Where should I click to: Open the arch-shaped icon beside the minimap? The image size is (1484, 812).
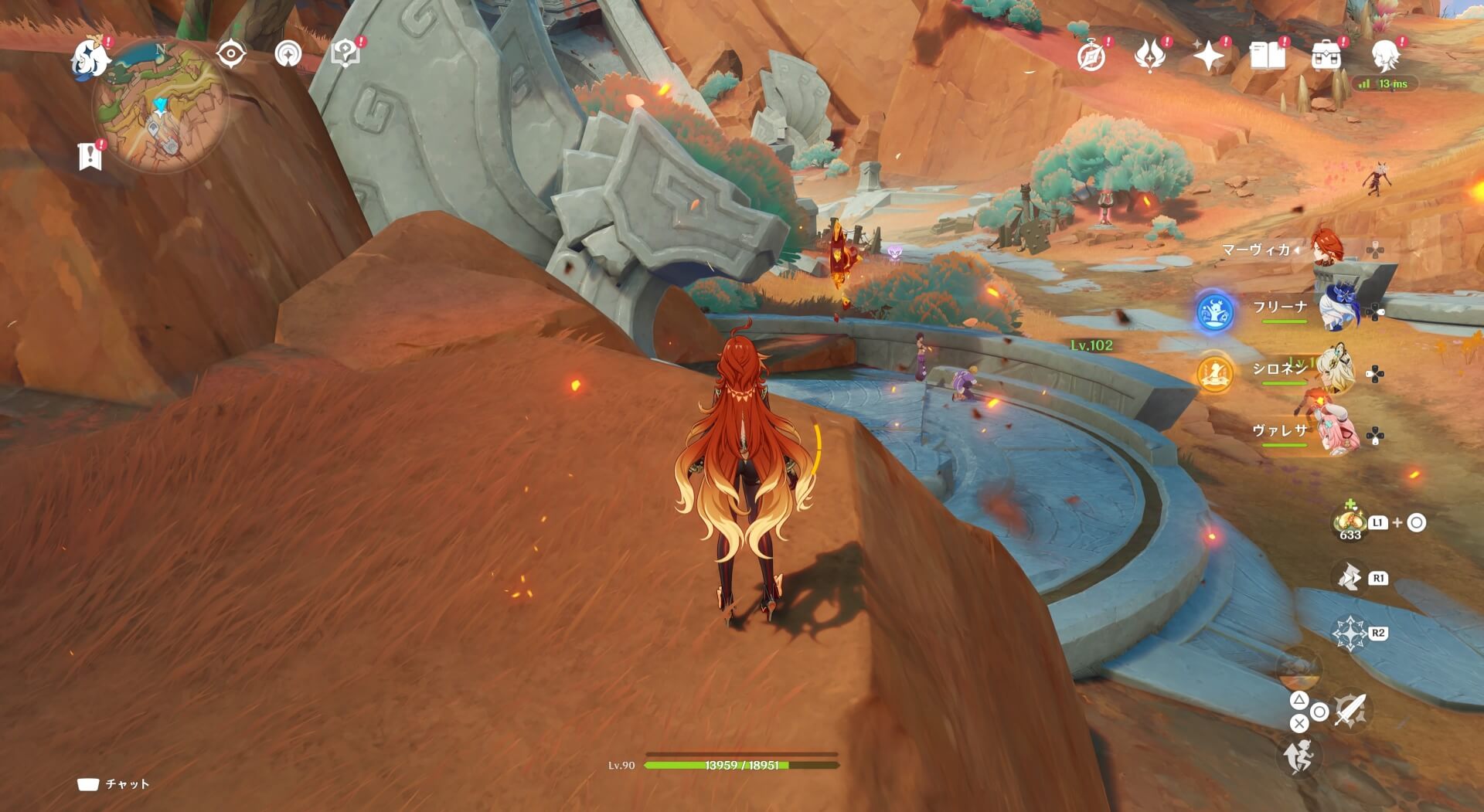click(288, 54)
